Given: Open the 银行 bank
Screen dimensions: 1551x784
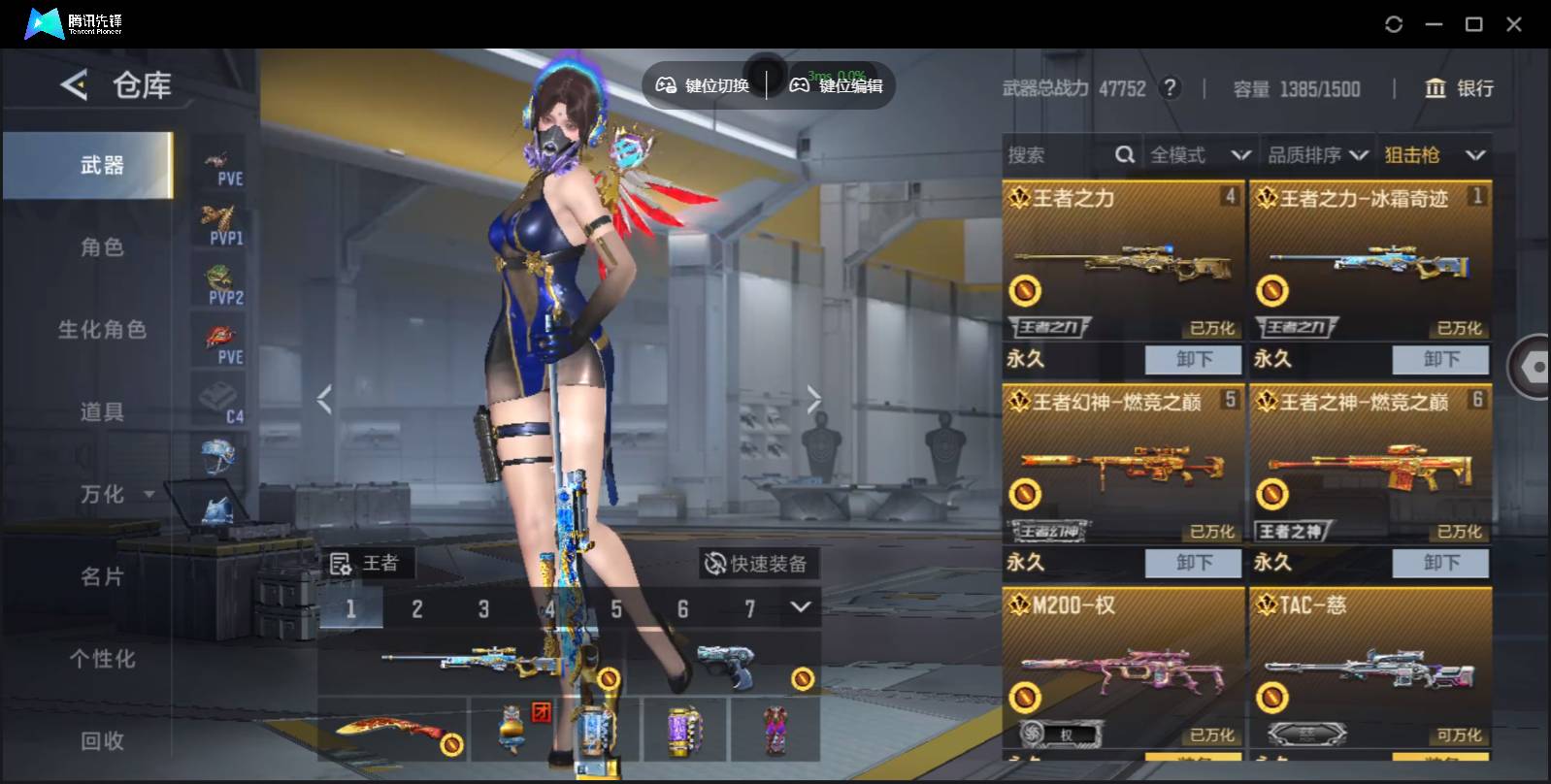Looking at the screenshot, I should [1459, 88].
